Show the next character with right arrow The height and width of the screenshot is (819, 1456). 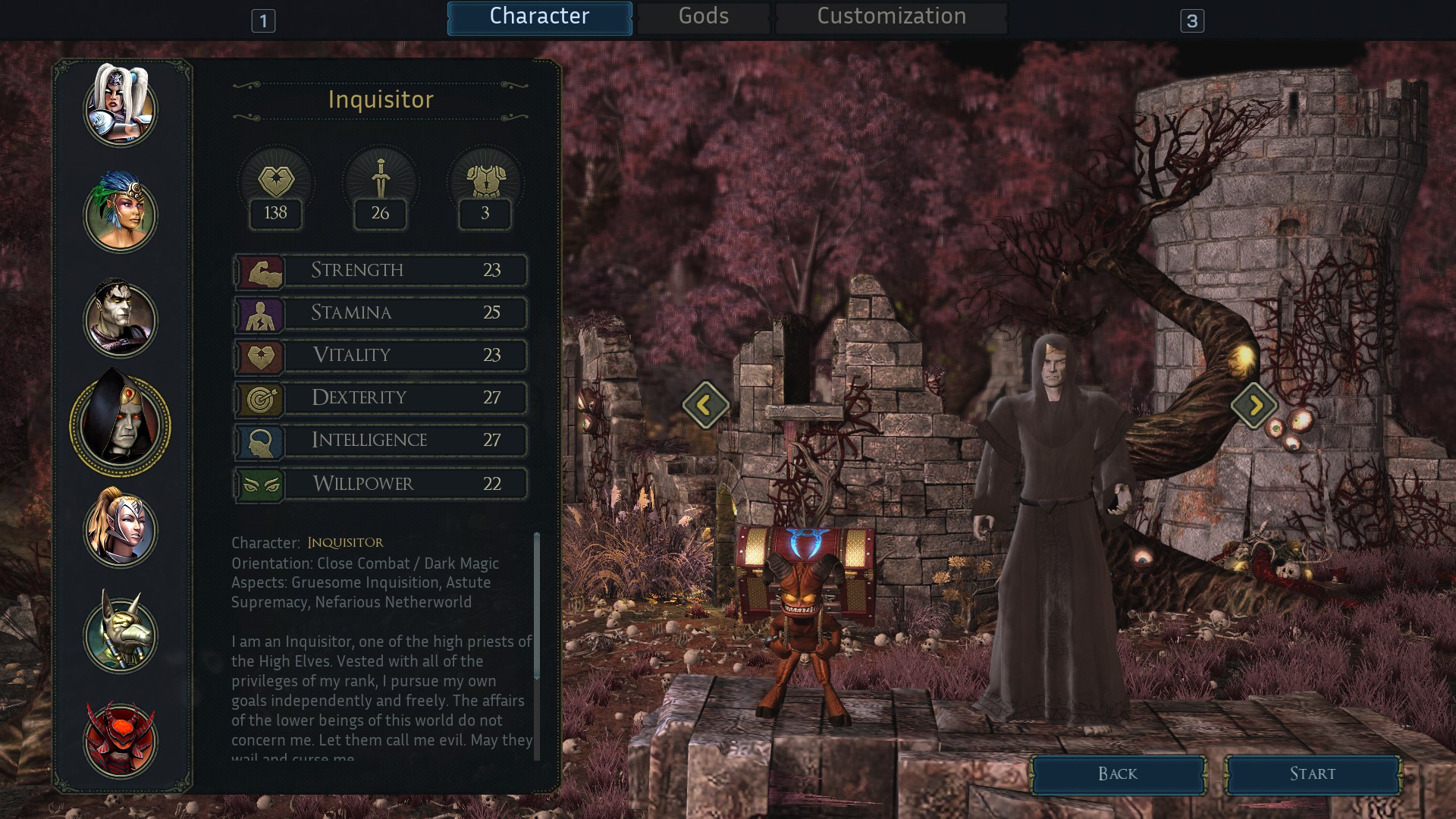click(1254, 405)
